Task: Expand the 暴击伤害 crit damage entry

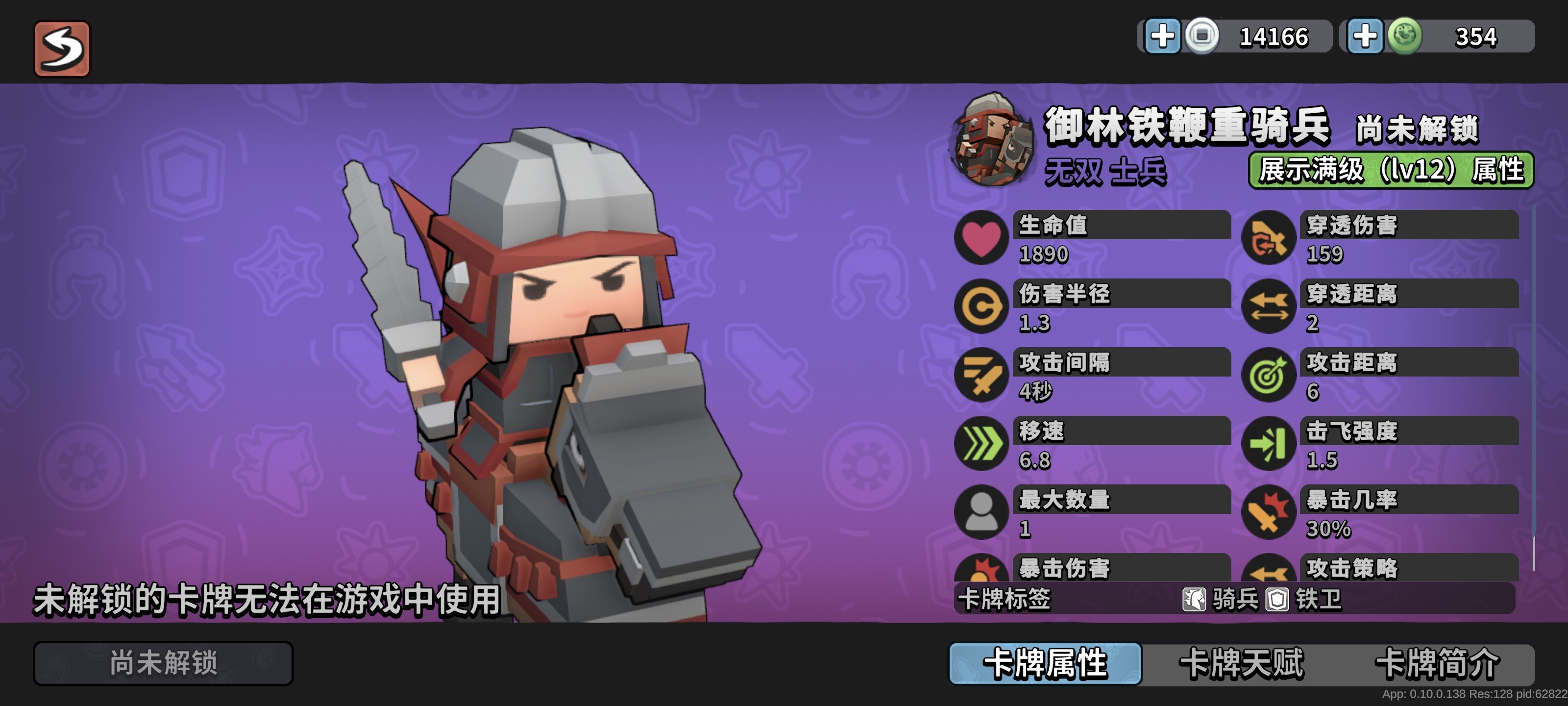Action: (x=1065, y=571)
